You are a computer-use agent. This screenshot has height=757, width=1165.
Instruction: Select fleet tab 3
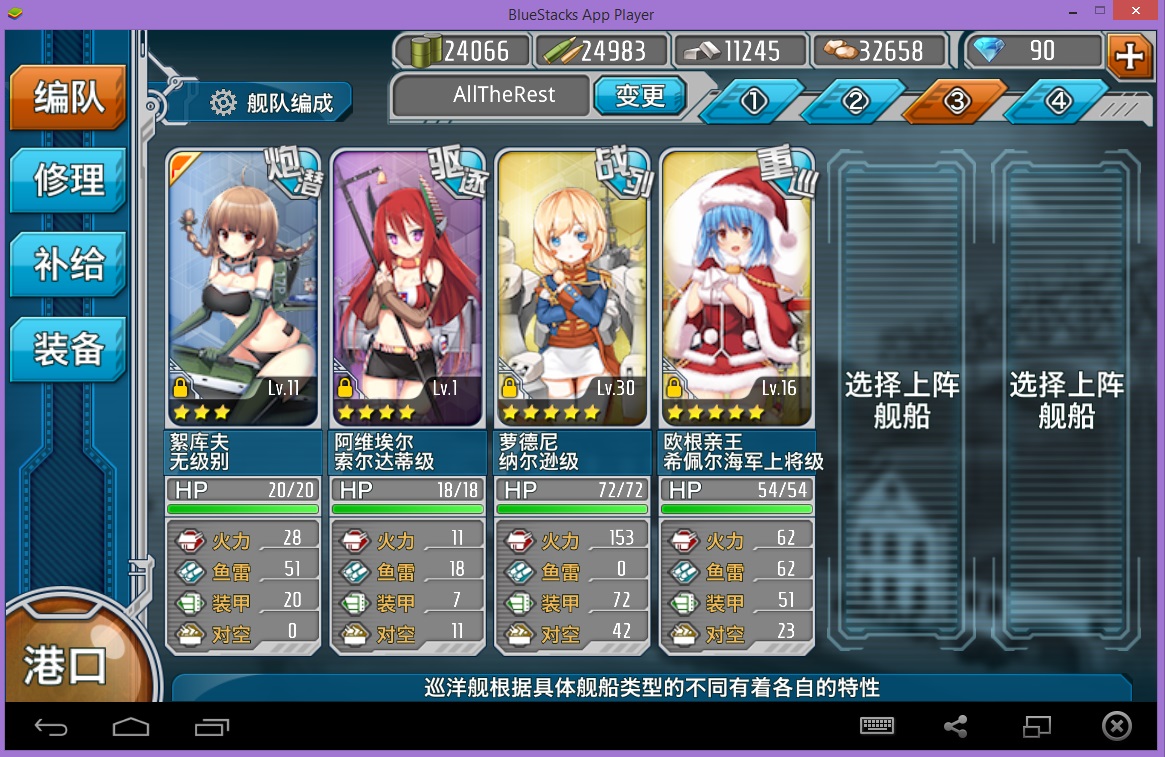click(x=957, y=101)
